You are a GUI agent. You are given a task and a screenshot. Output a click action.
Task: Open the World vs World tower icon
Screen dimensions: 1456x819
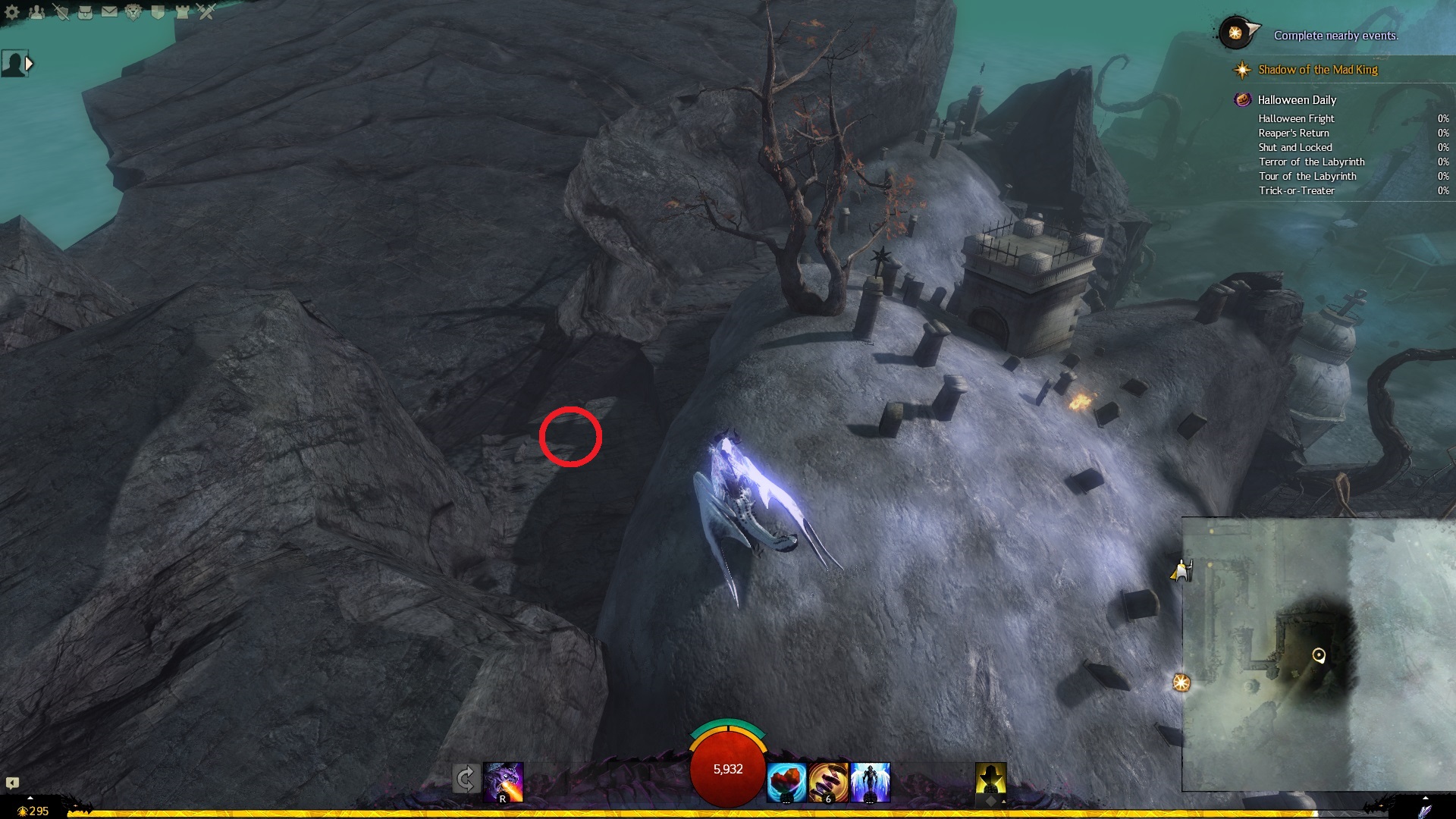(182, 12)
